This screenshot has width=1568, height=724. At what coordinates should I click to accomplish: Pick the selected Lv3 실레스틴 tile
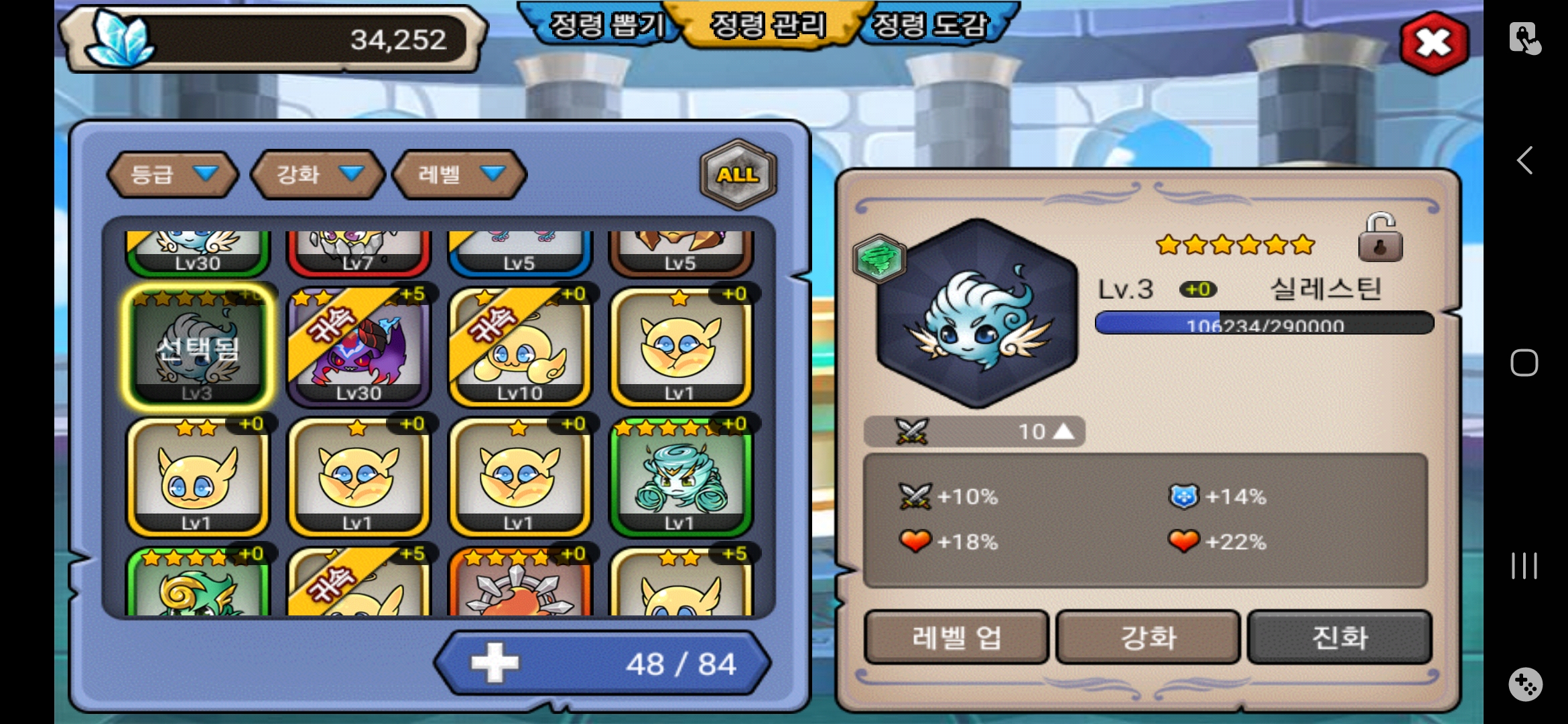click(198, 347)
